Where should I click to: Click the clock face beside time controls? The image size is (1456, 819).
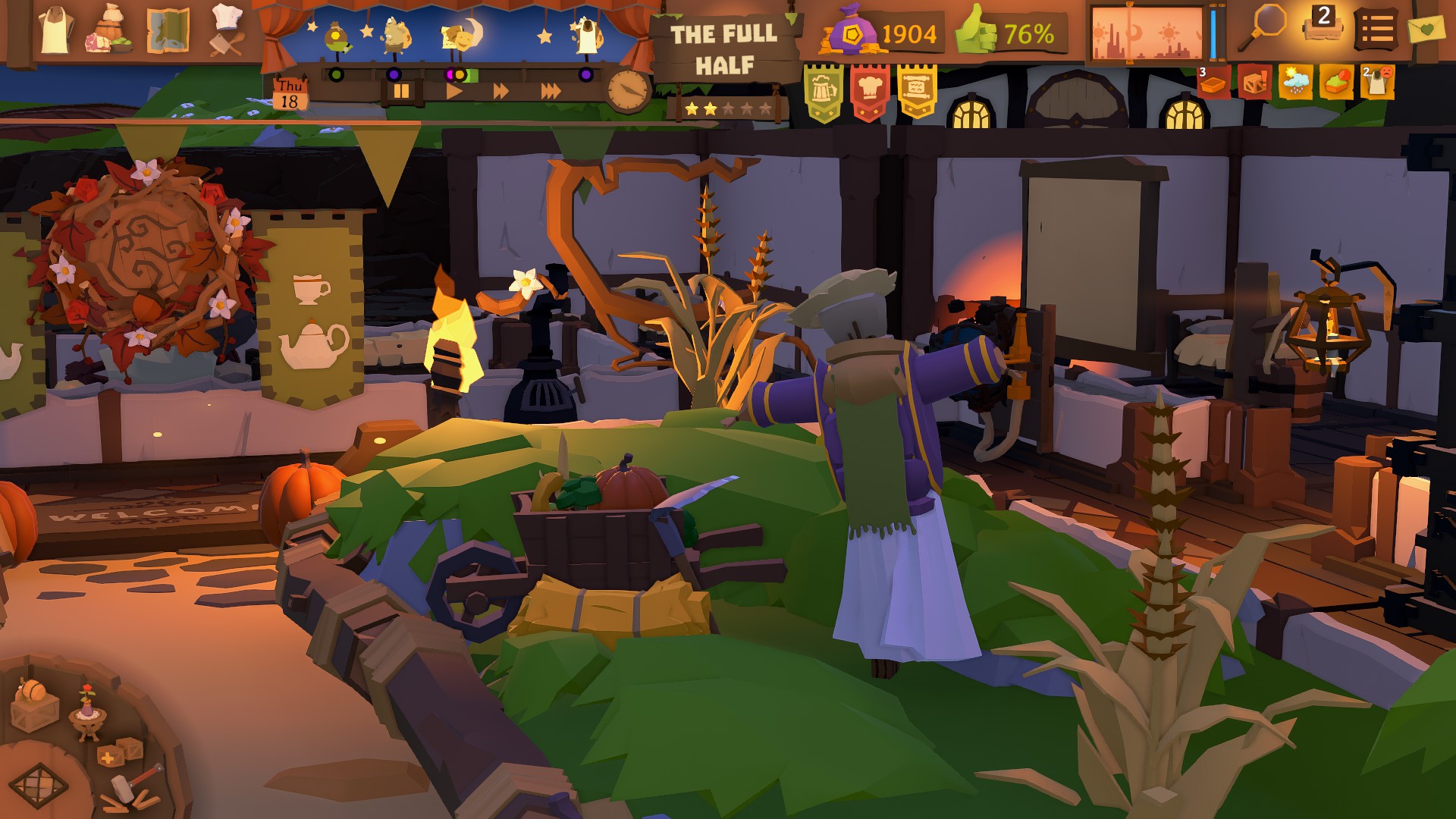point(629,90)
